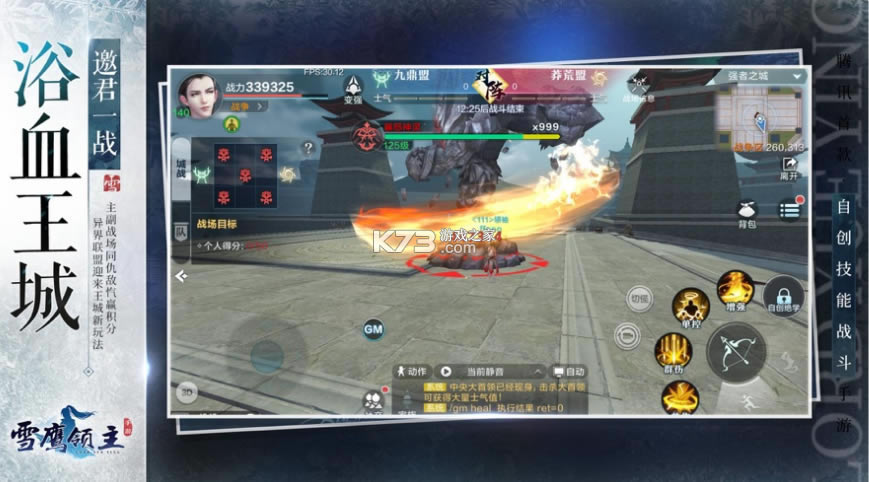Open the battlefield info crossed-swords icon
The height and width of the screenshot is (482, 869).
point(638,87)
